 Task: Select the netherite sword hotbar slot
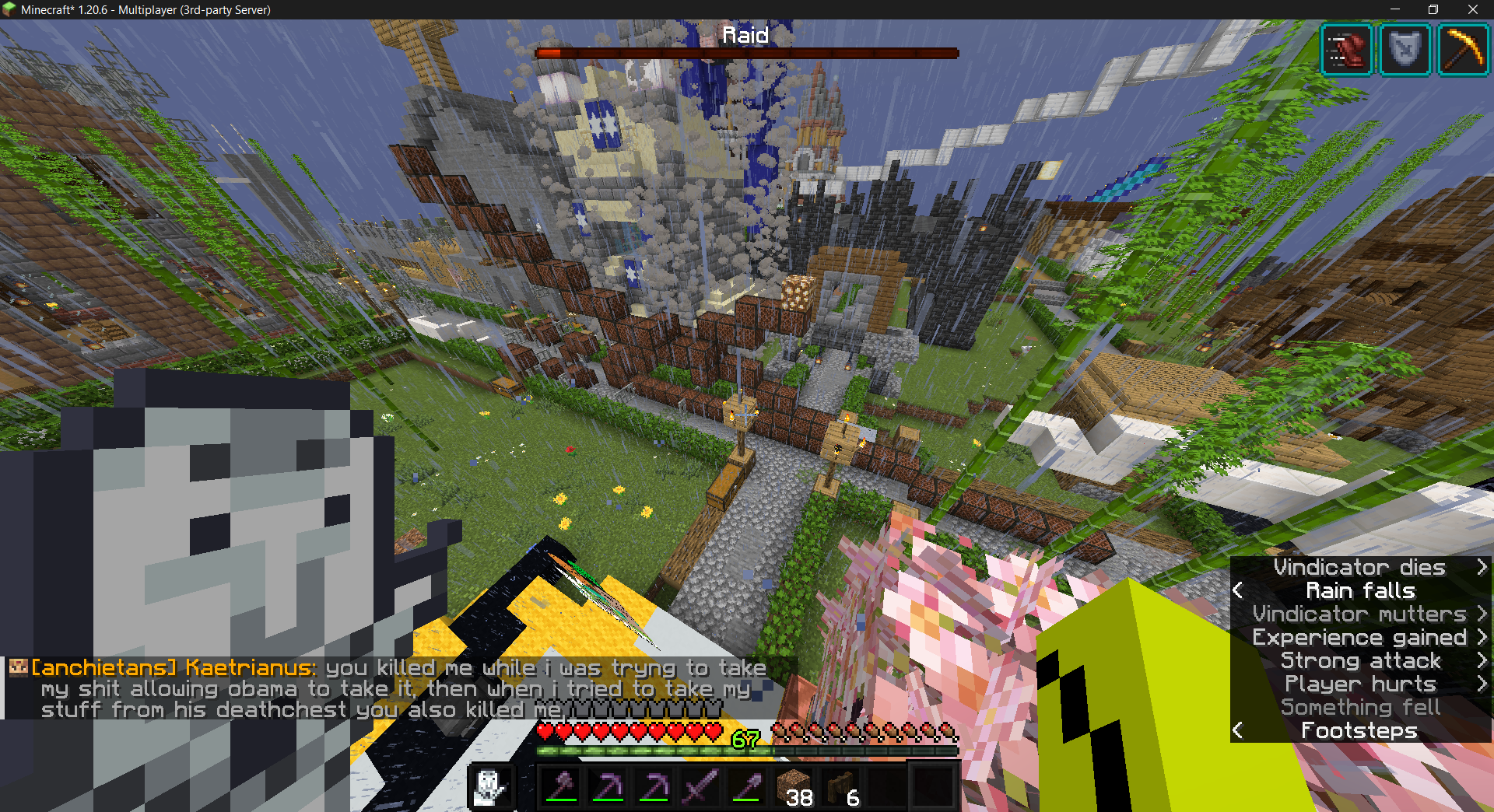click(x=700, y=787)
